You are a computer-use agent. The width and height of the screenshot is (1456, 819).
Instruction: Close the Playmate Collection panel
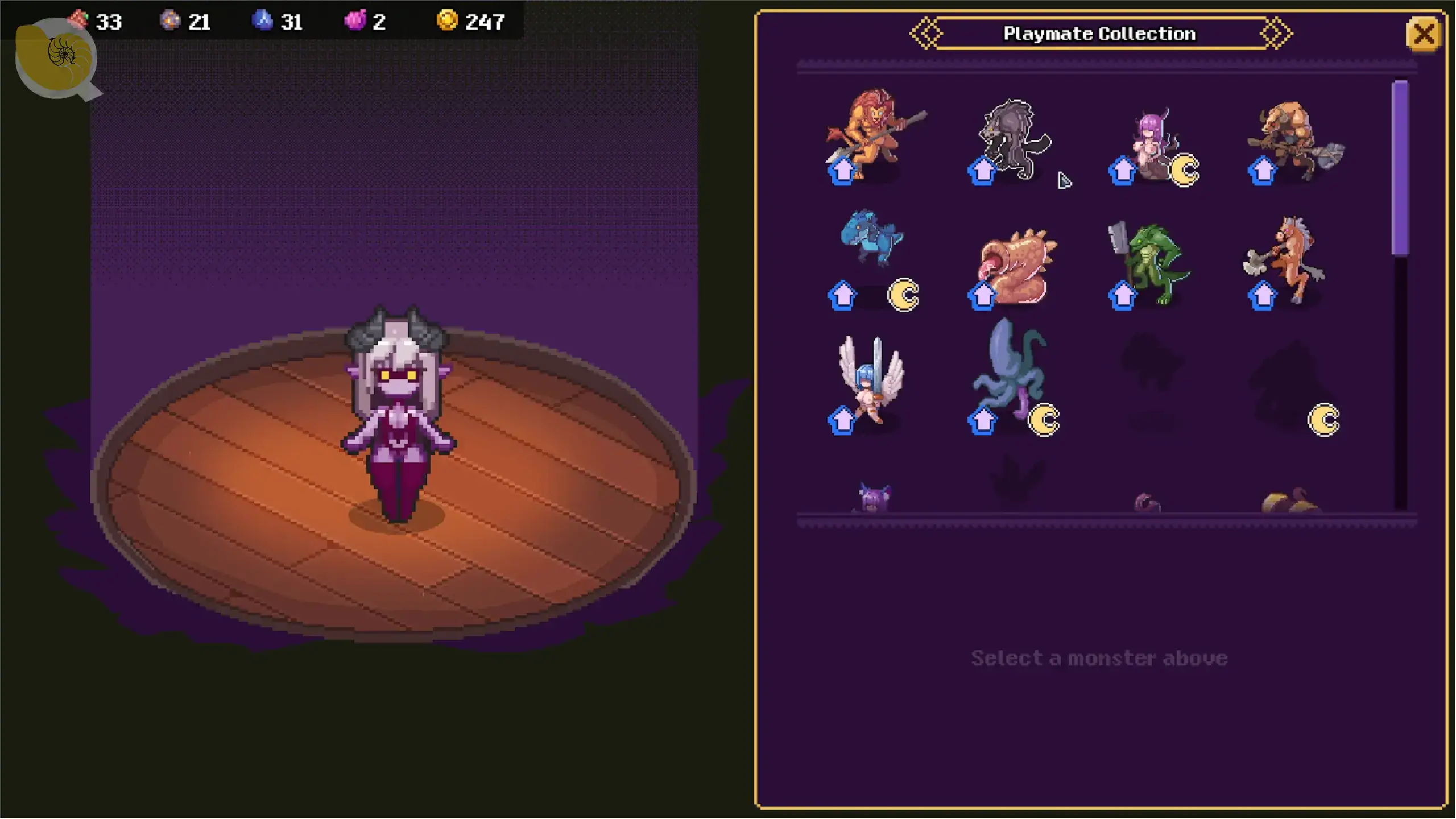coord(1423,35)
